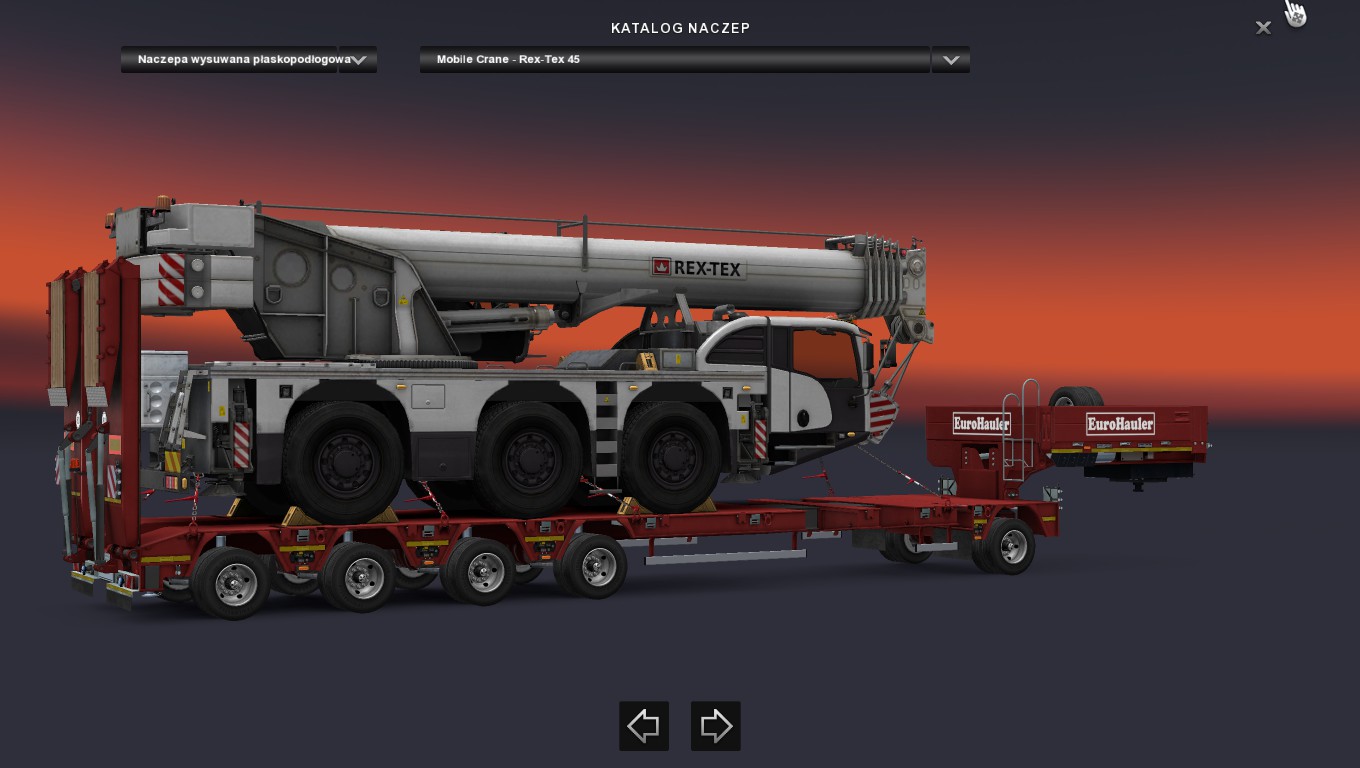The height and width of the screenshot is (768, 1360).
Task: Click the left arrow navigation icon
Action: (643, 726)
